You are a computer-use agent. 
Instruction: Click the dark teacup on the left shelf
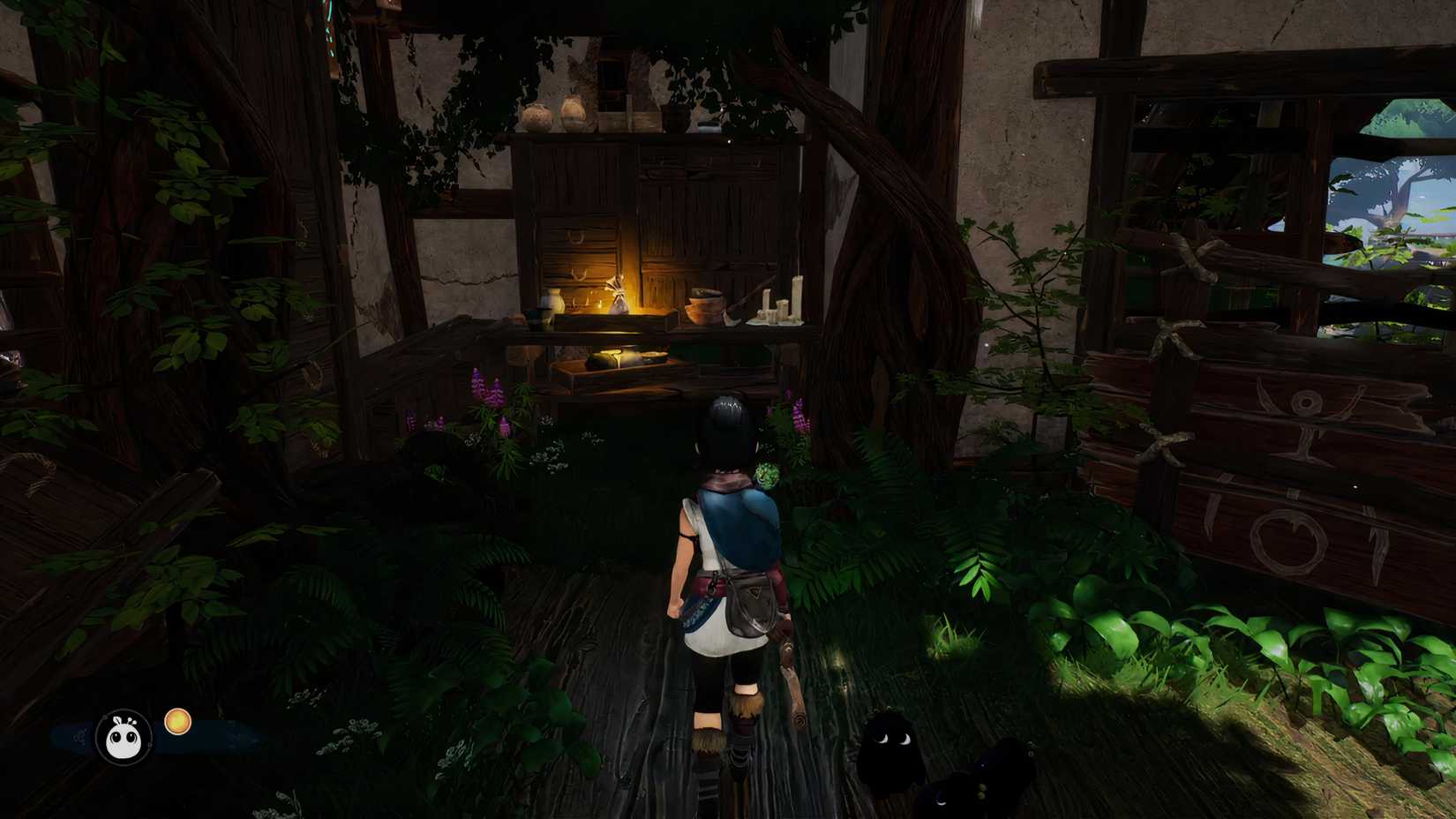pyautogui.click(x=537, y=316)
